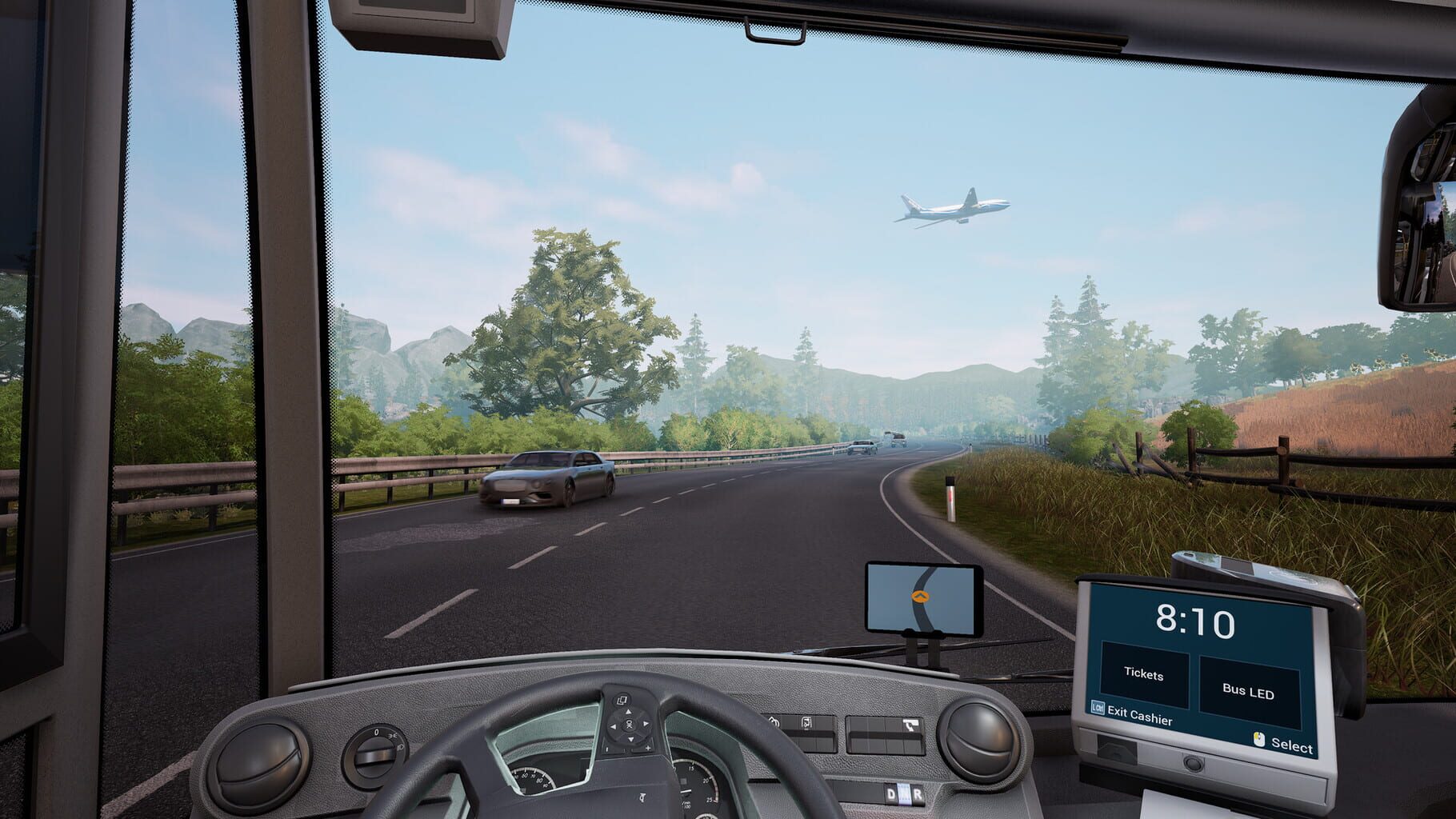
Task: Click the door control icon on the dash switch panel
Action: click(x=806, y=723)
